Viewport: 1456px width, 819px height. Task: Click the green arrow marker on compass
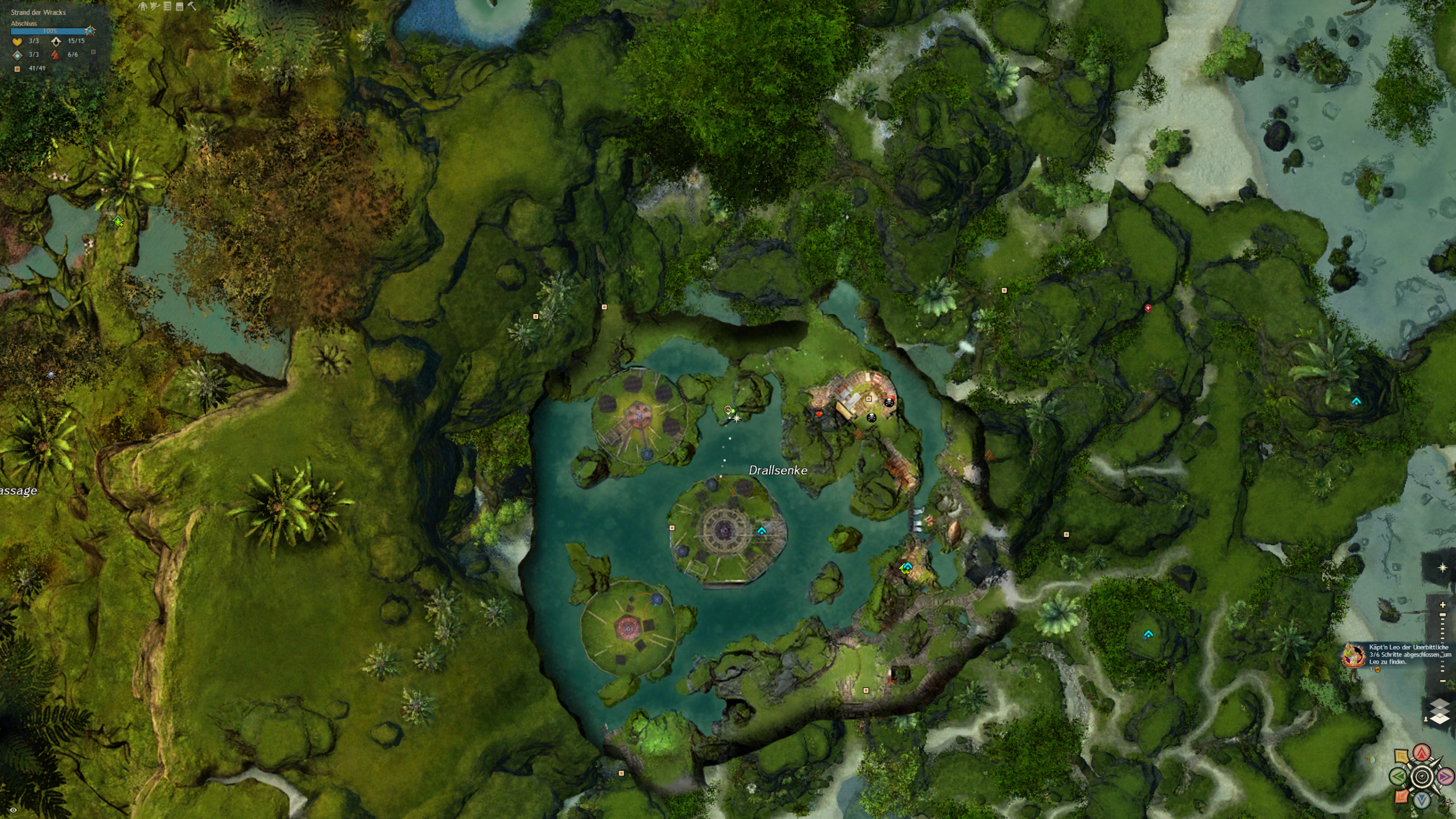1399,776
